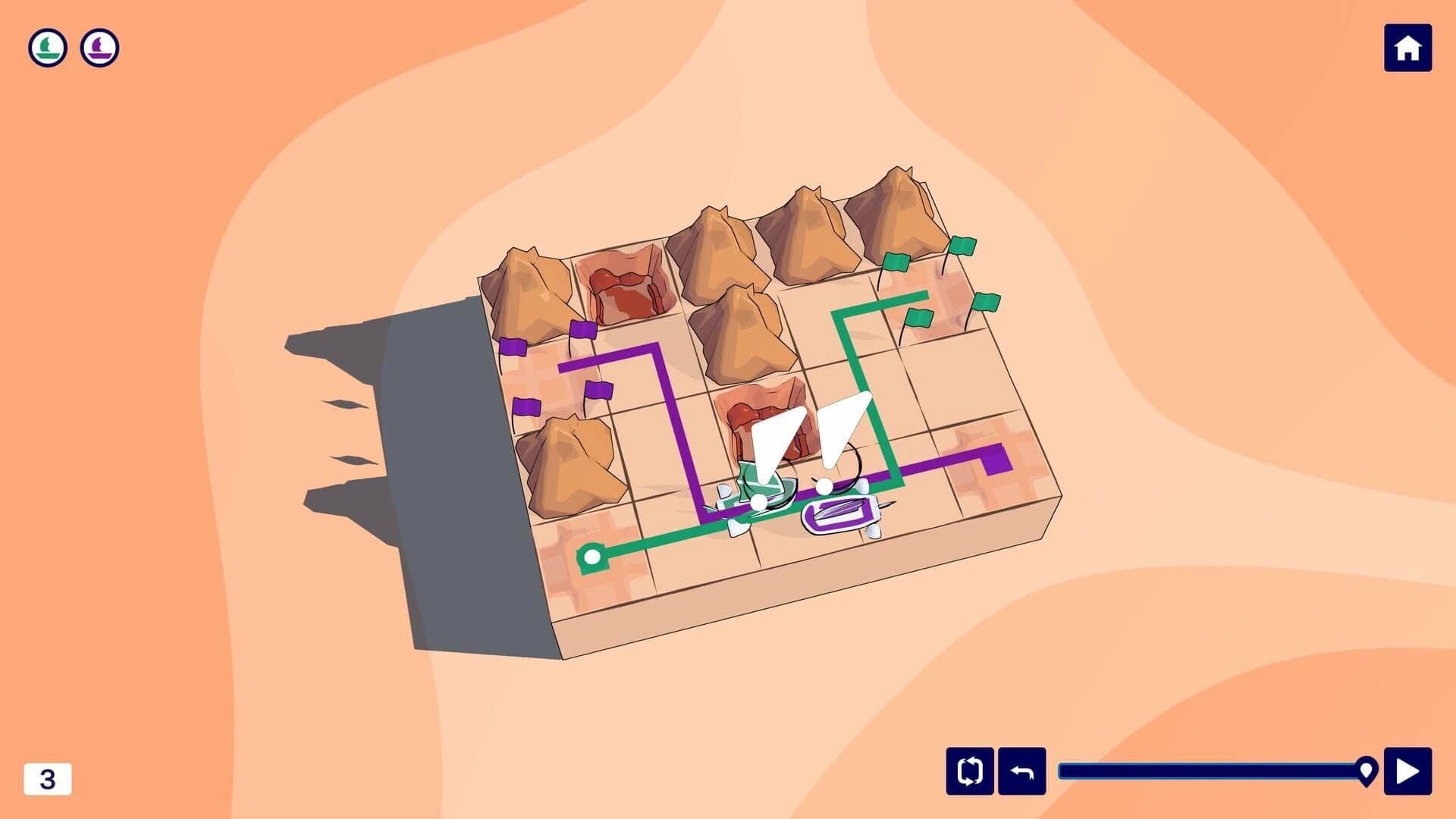The width and height of the screenshot is (1456, 819).
Task: Undo the last placed path segment
Action: (1024, 772)
